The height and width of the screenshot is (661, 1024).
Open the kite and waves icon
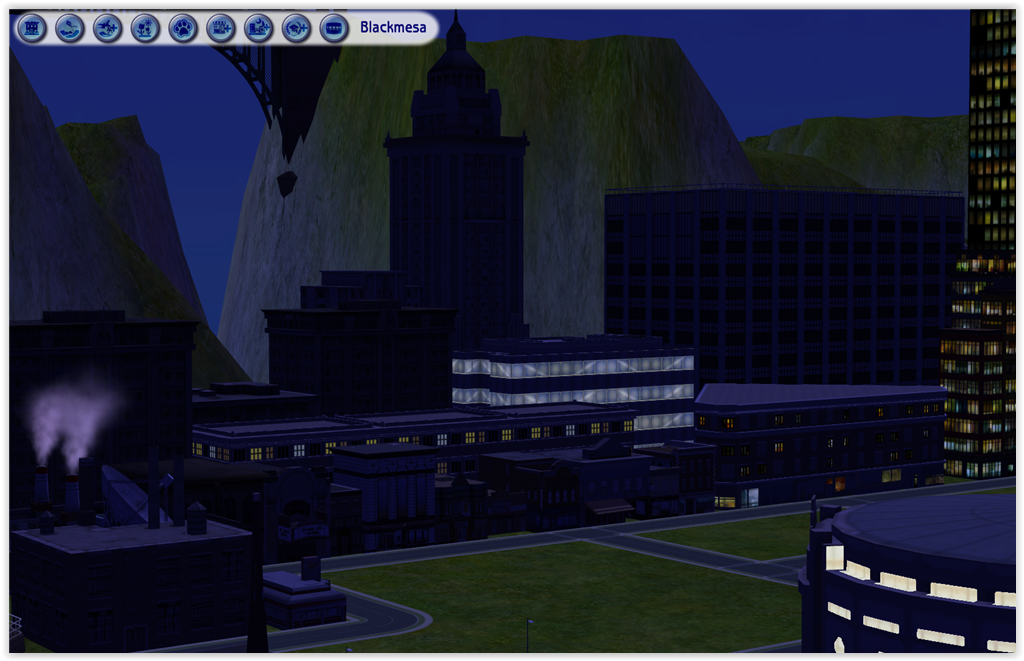pos(70,28)
